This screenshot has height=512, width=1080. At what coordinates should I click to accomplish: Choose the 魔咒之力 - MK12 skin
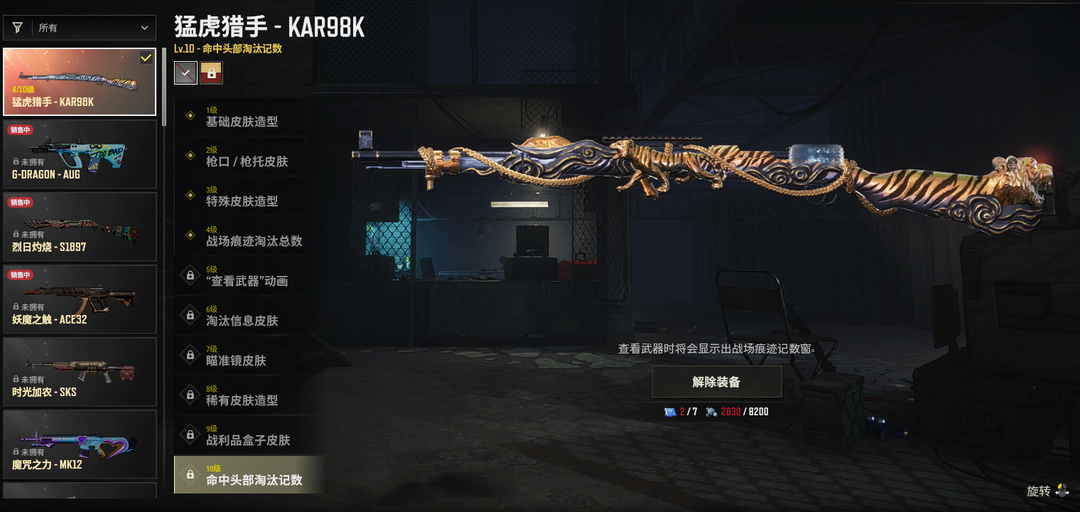point(80,443)
